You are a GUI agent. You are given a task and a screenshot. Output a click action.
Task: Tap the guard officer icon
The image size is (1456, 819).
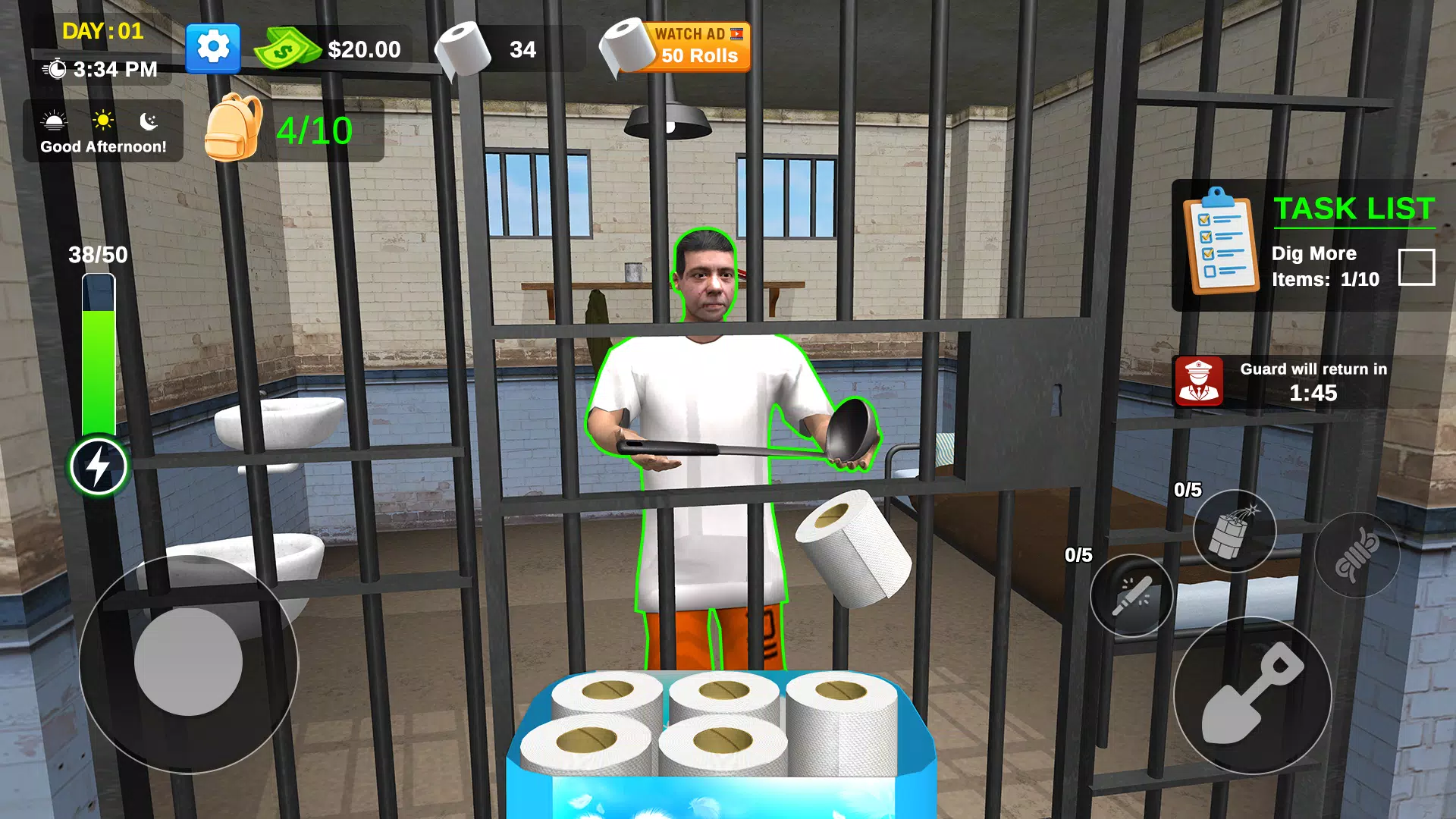click(x=1198, y=381)
